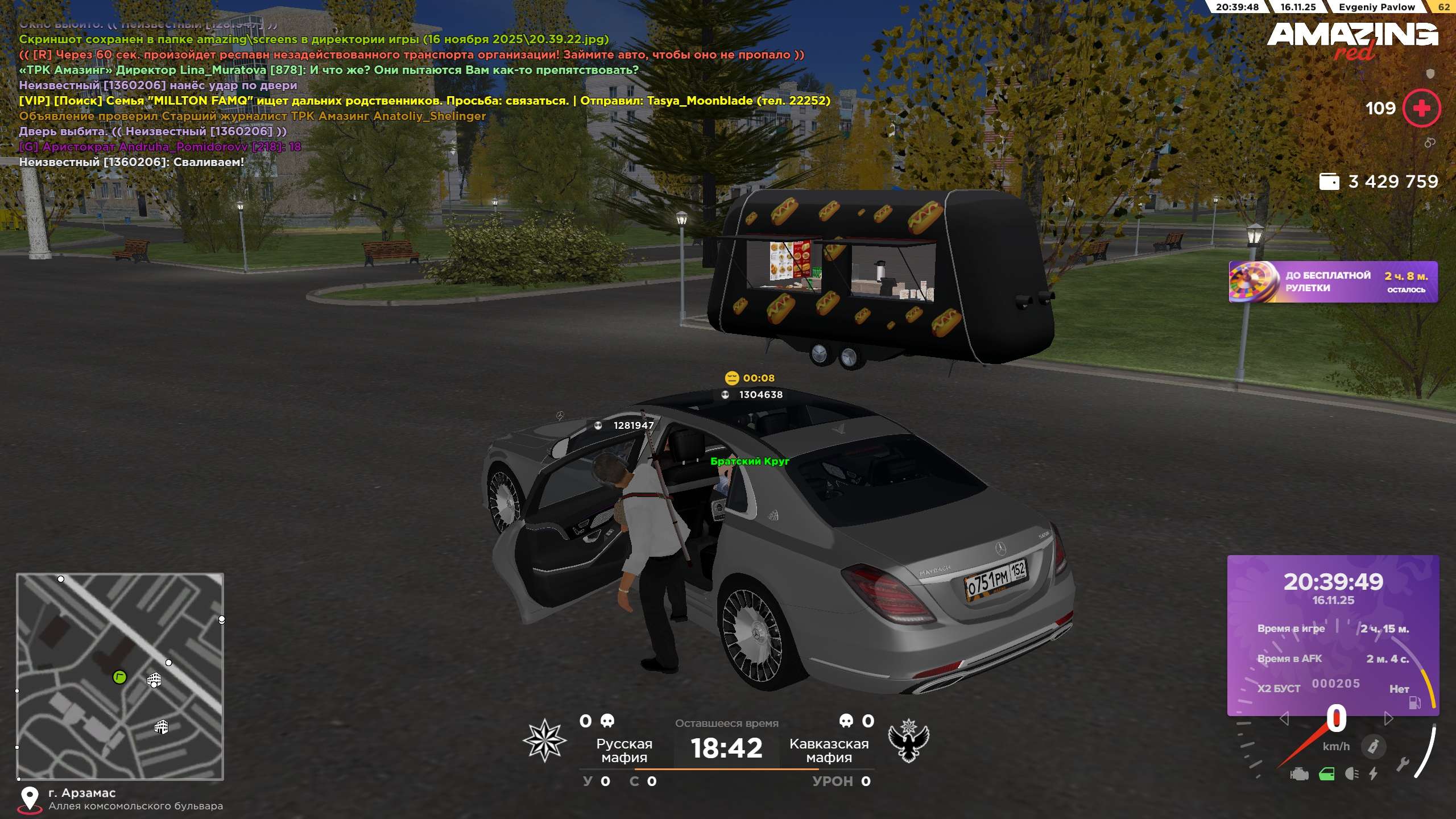Click the VIP search ad chat line
Image resolution: width=1456 pixels, height=819 pixels.
pyautogui.click(x=424, y=101)
